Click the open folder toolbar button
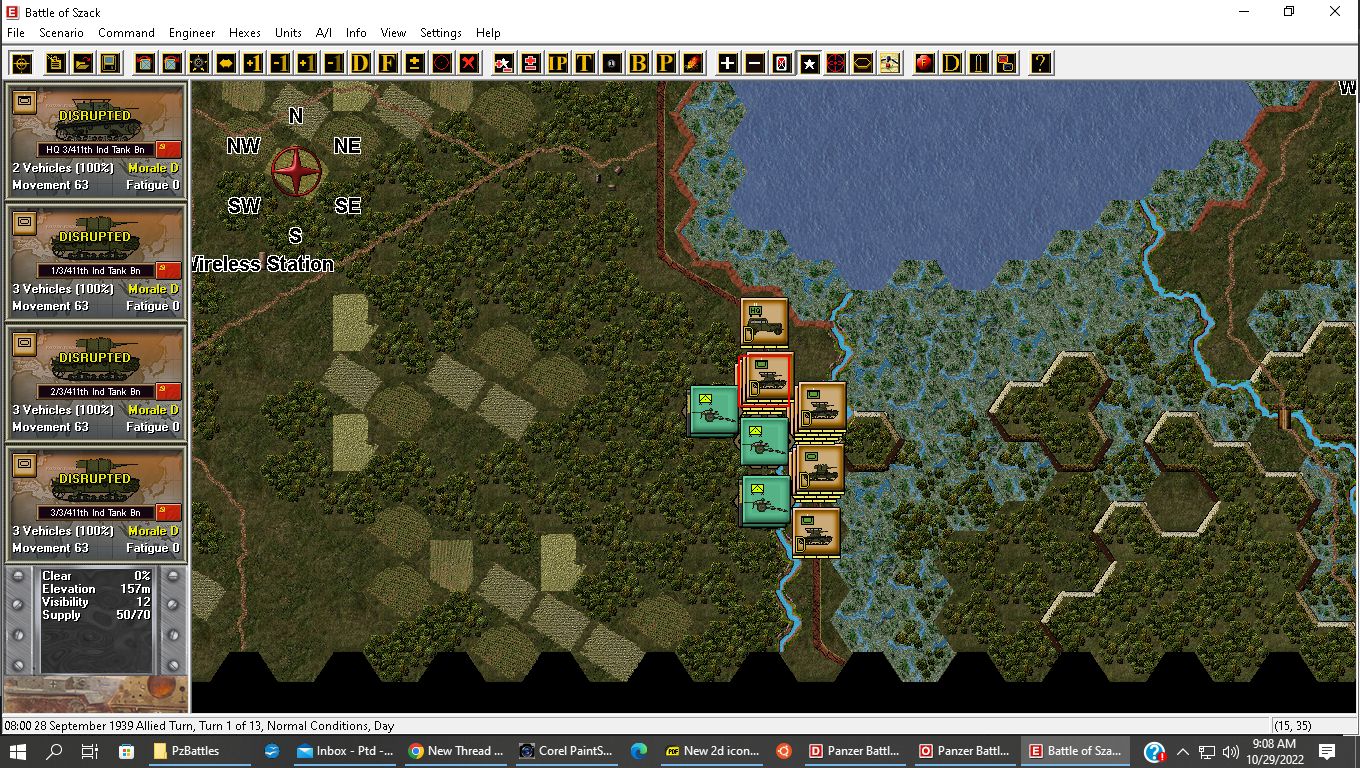 pyautogui.click(x=83, y=64)
